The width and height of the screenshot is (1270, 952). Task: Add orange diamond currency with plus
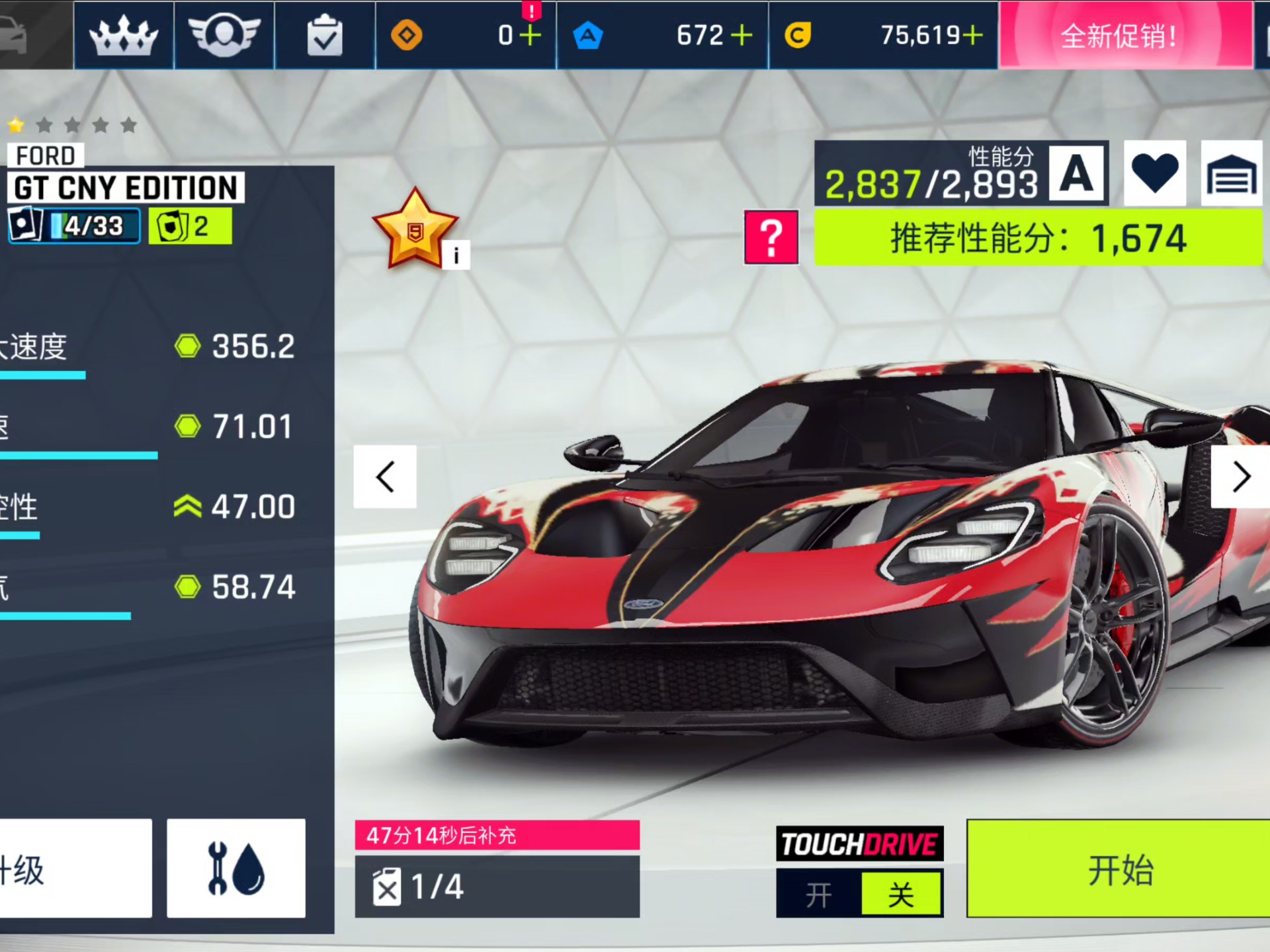[530, 35]
